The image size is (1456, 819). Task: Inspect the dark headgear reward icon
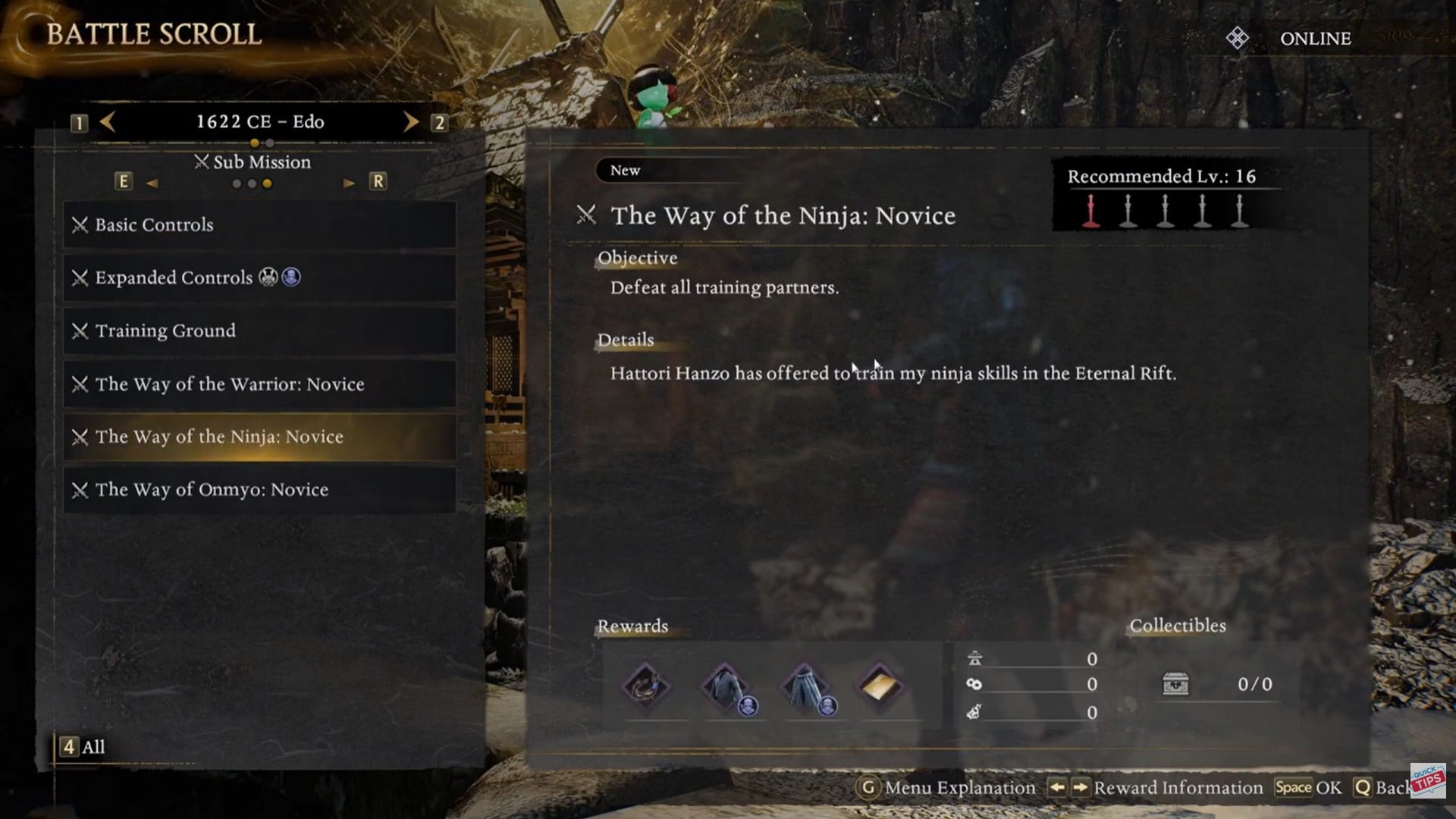click(x=646, y=686)
